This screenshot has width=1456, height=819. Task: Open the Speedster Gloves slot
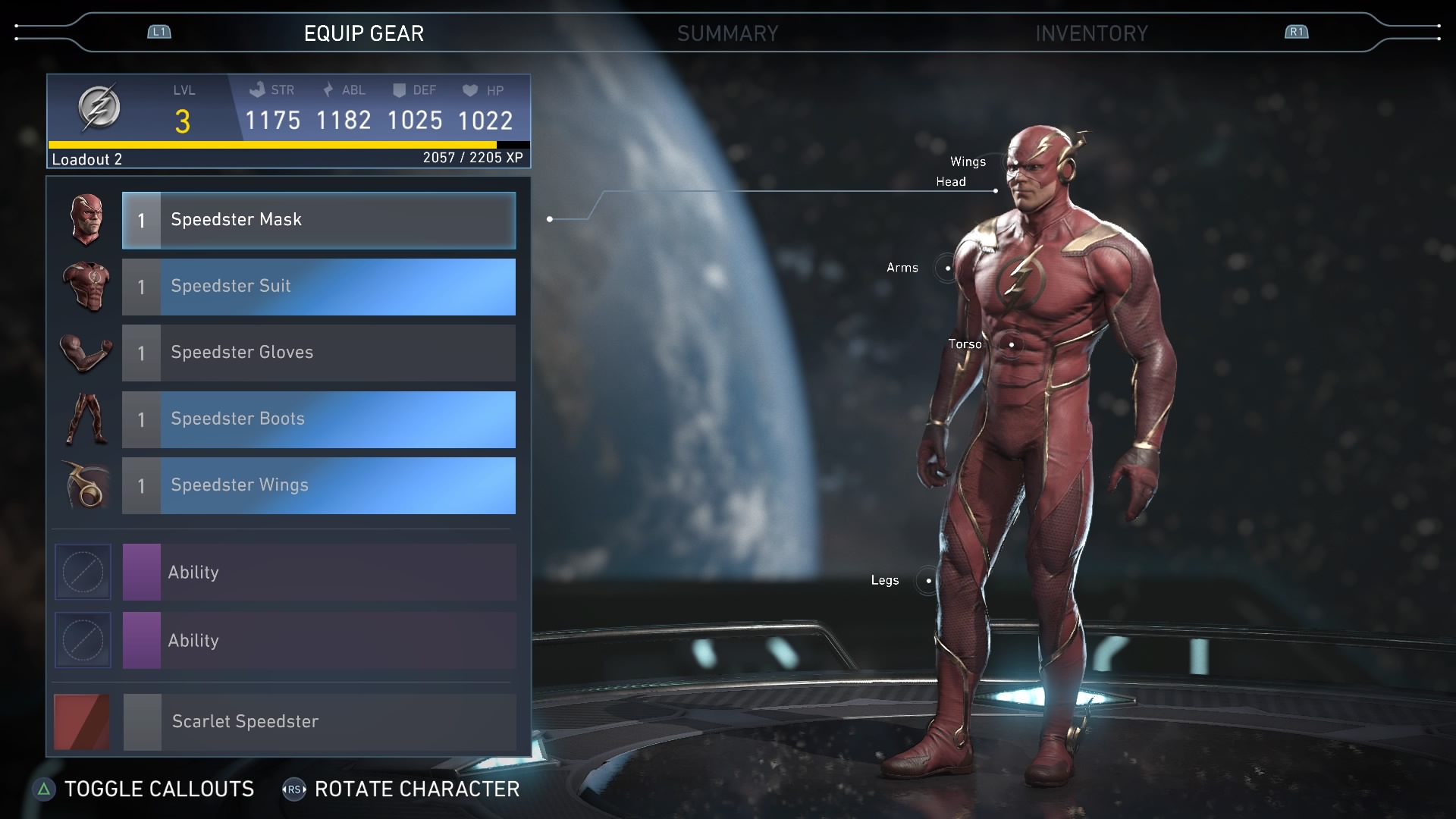[x=318, y=353]
